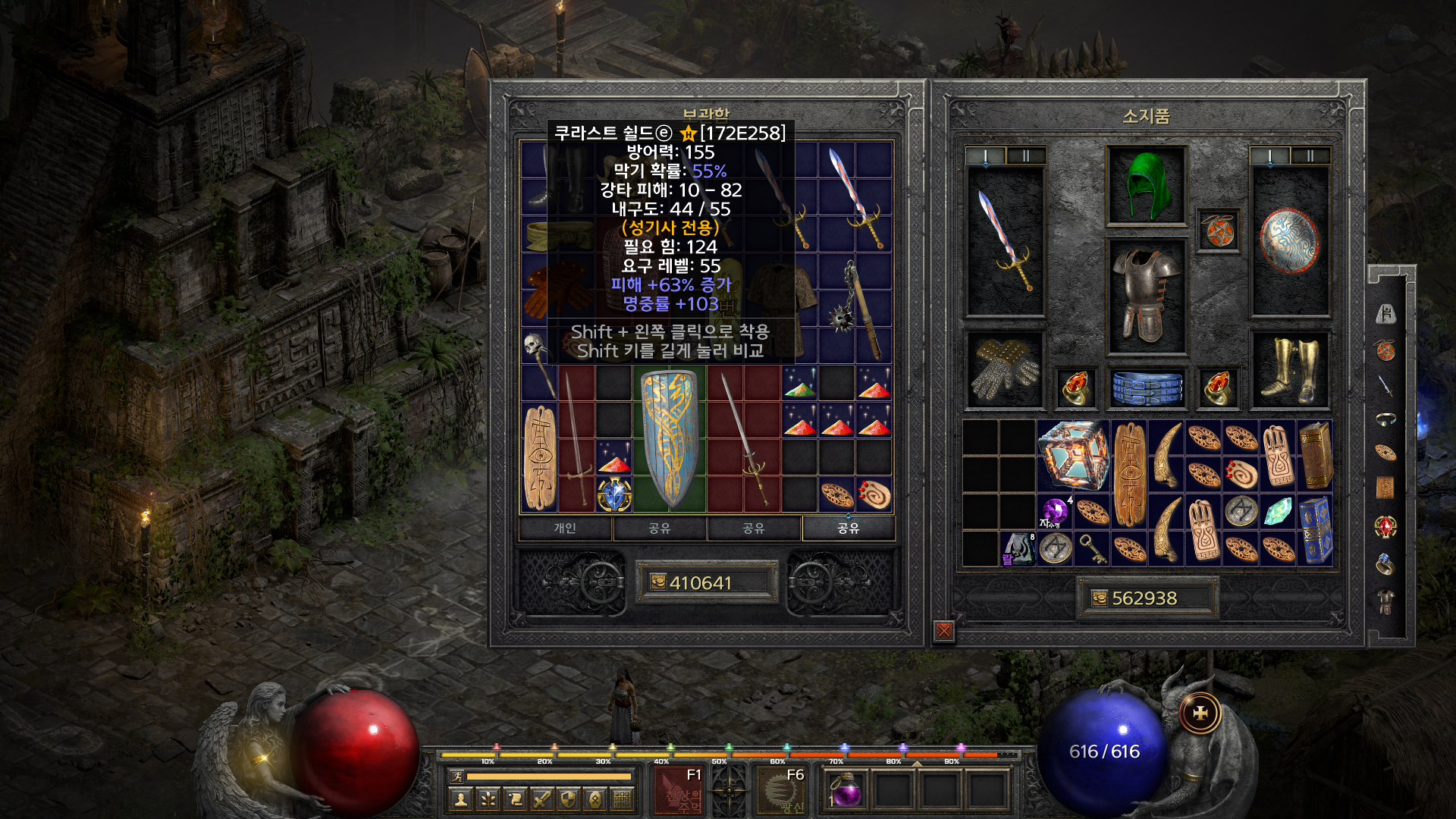Open the character screen from mini panel
The image size is (1456, 819).
[460, 799]
